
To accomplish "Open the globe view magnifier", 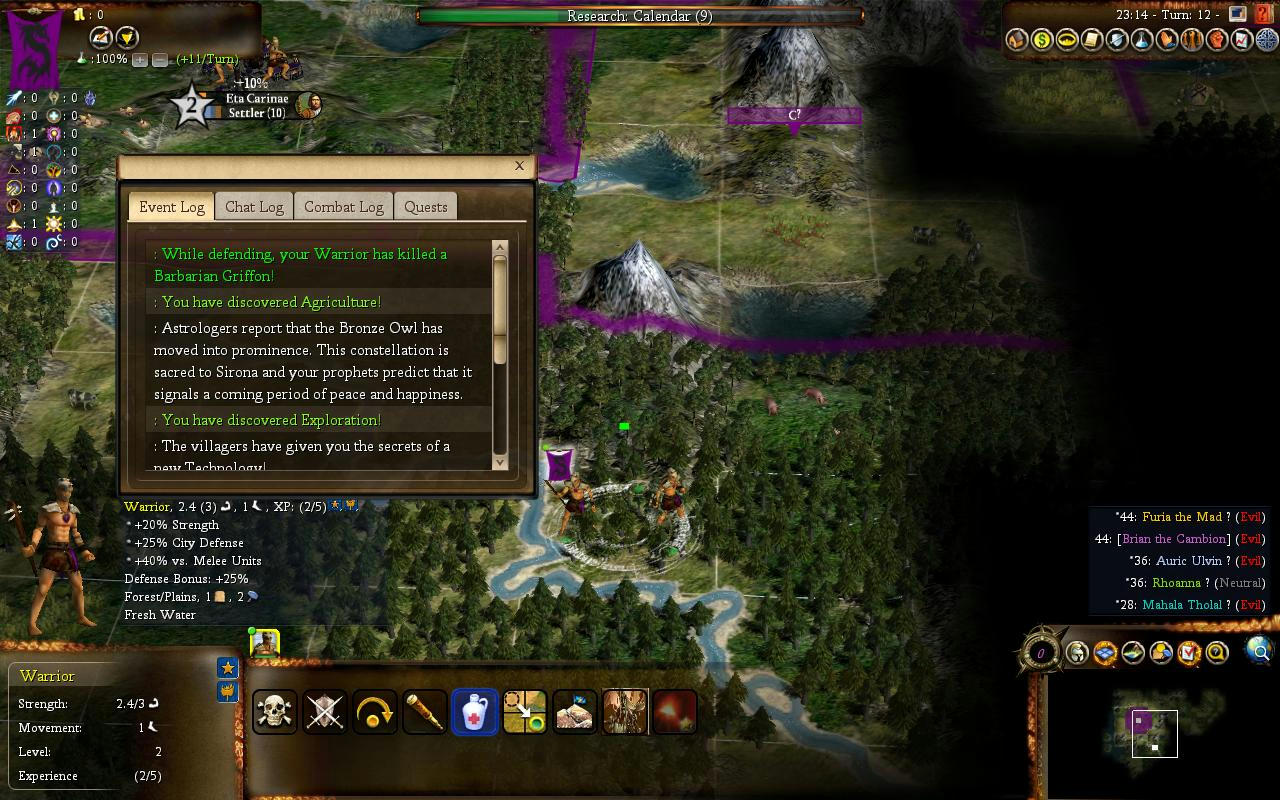I will click(x=1259, y=652).
